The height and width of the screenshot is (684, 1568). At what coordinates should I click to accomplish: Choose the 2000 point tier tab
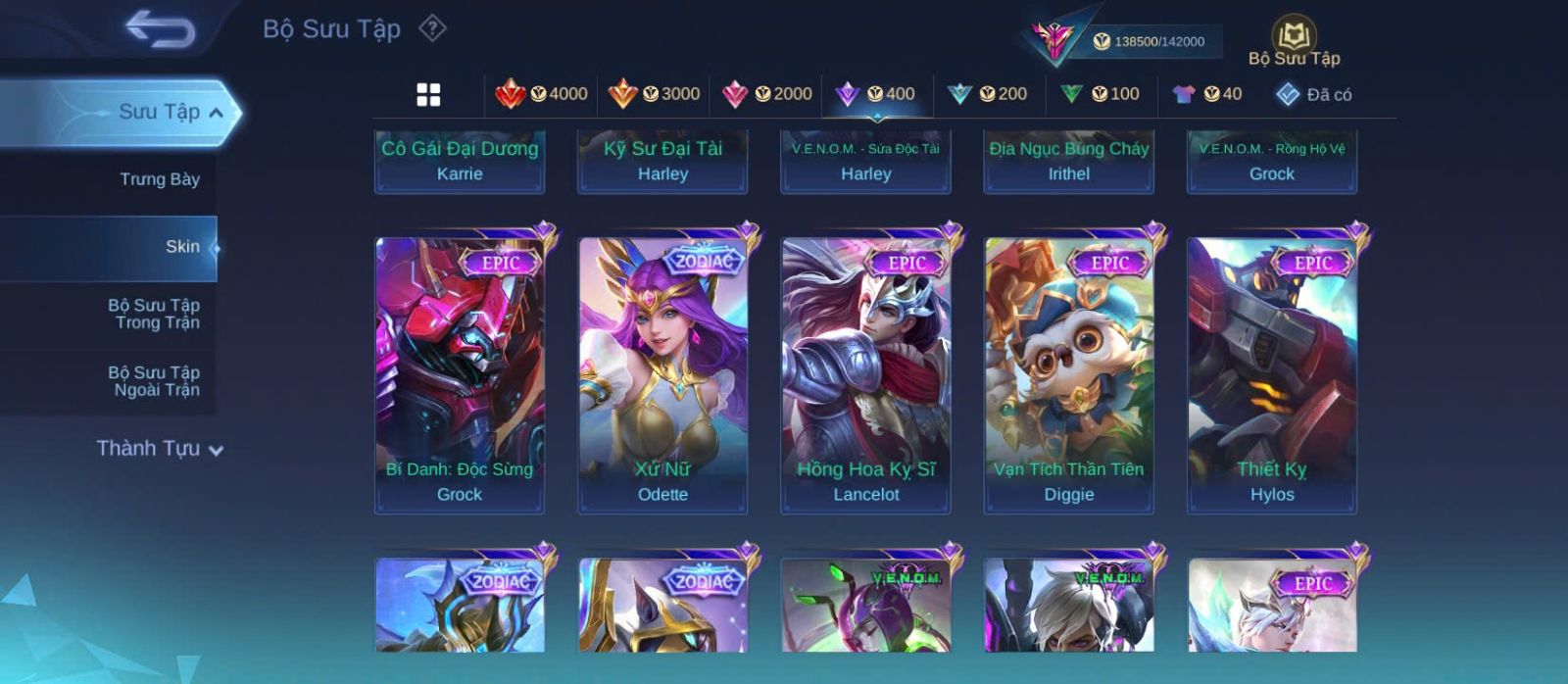coord(766,94)
